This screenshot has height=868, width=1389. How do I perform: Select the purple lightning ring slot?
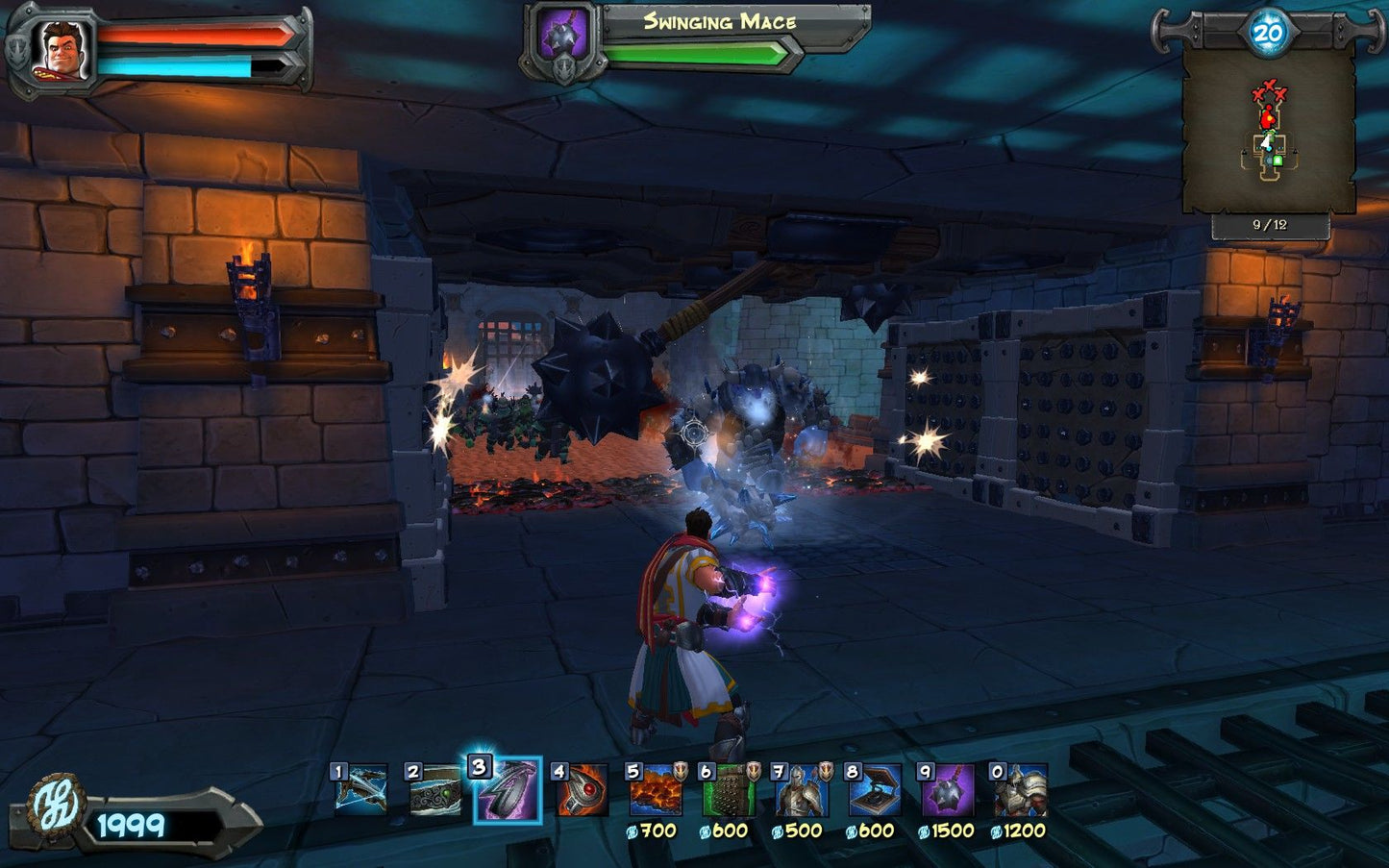(508, 790)
